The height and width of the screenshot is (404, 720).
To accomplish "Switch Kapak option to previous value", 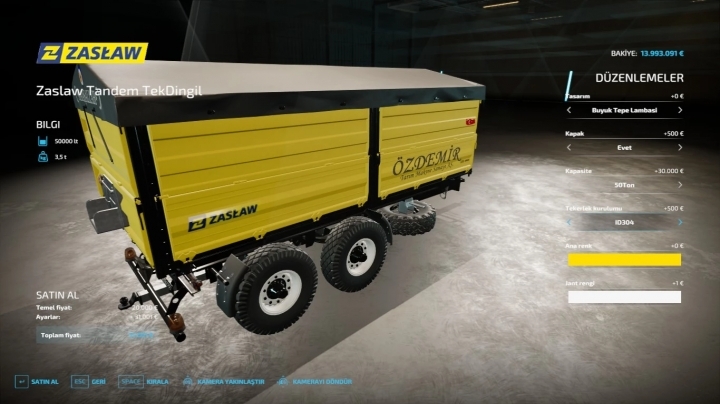I will tap(569, 146).
